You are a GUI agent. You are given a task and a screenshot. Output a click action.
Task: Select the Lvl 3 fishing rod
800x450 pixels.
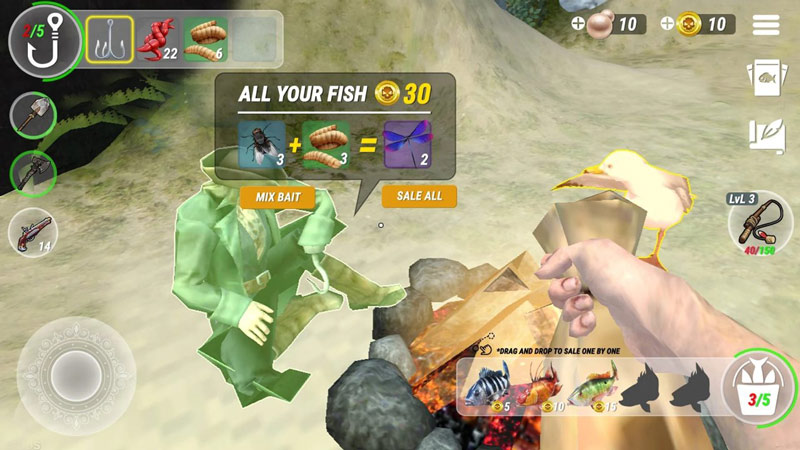tap(762, 222)
